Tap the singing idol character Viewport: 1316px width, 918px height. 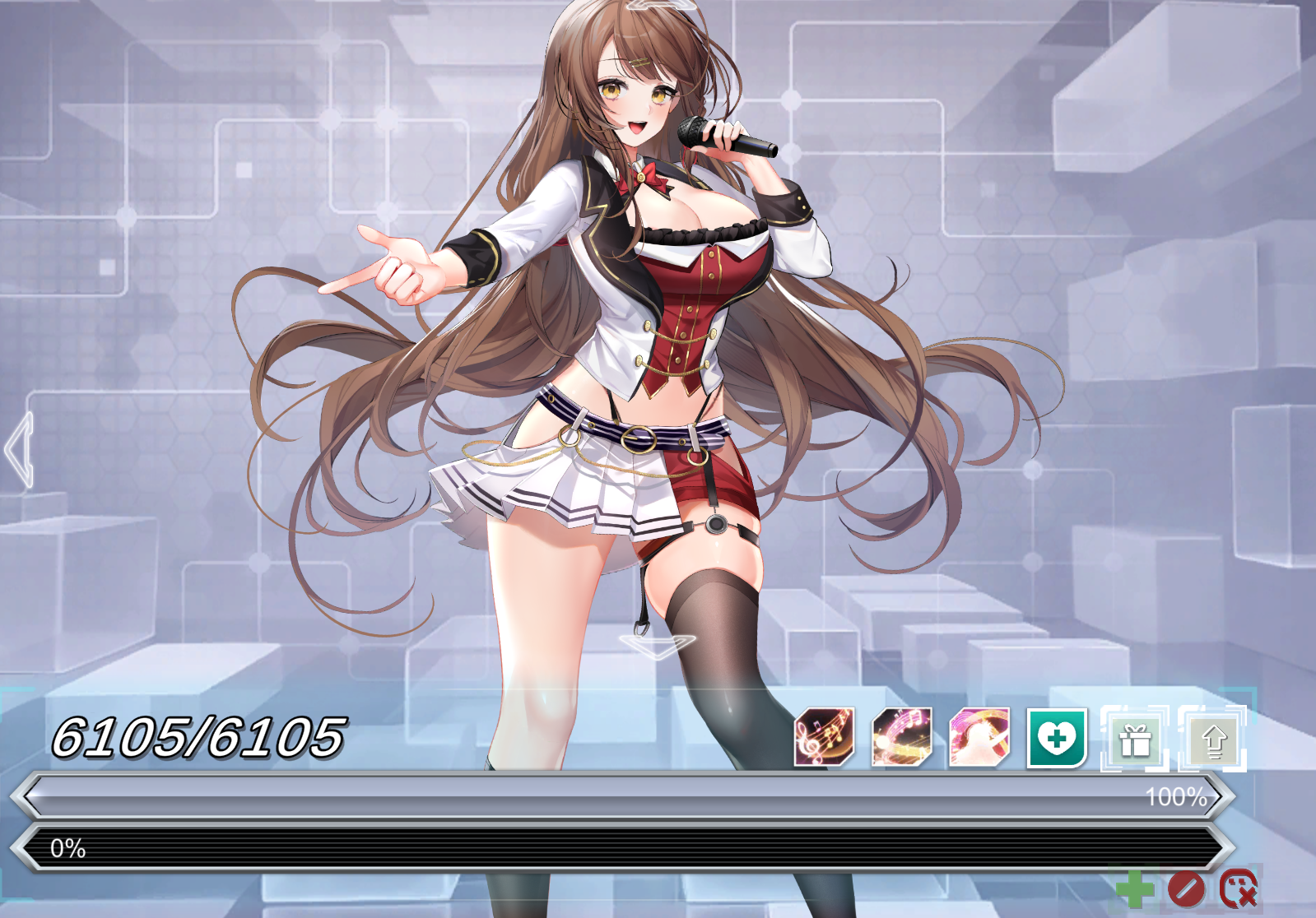pos(658,329)
